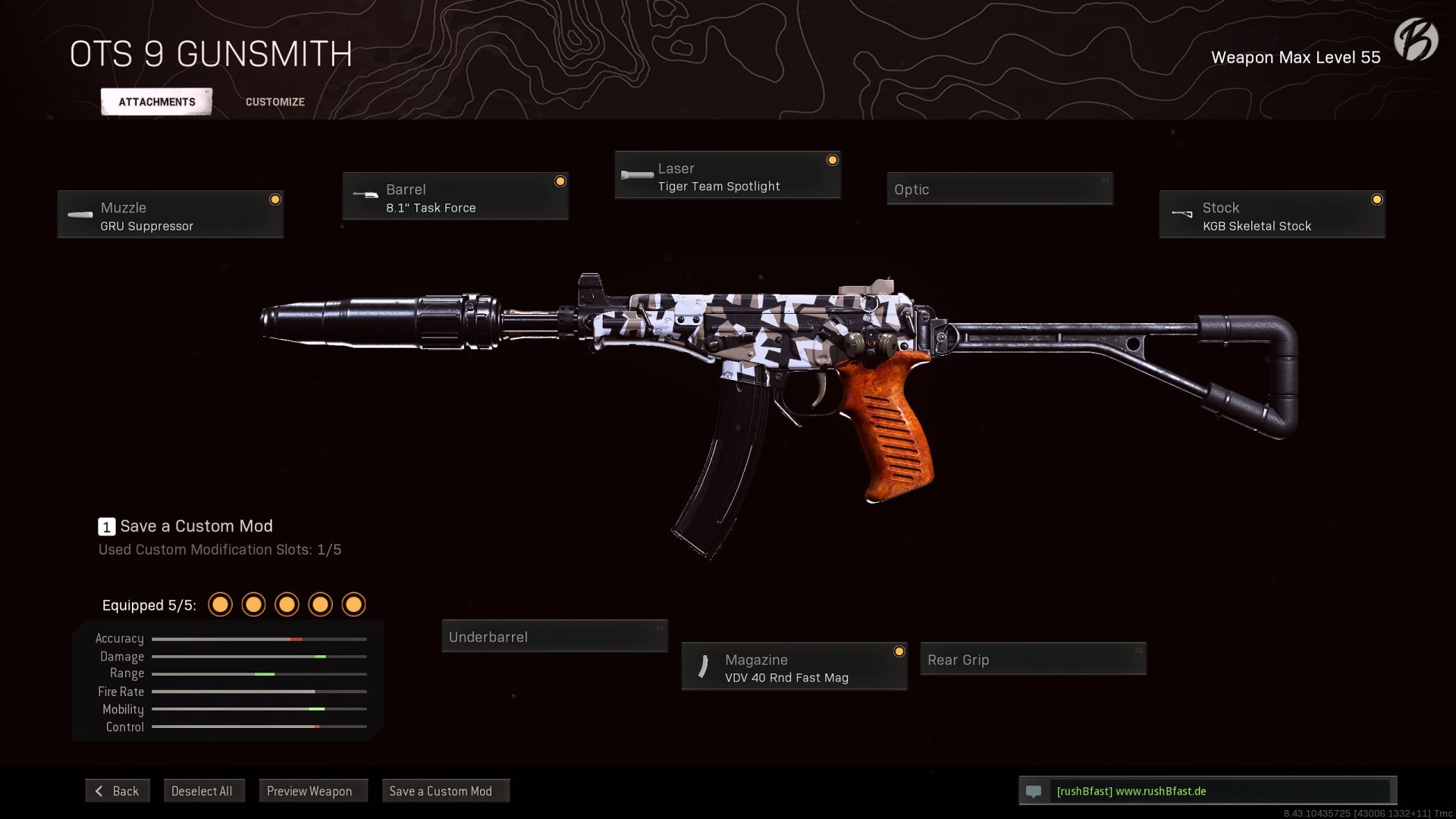Click the keybind 1 icon beside Save a Custom Mod
The height and width of the screenshot is (819, 1456).
105,526
